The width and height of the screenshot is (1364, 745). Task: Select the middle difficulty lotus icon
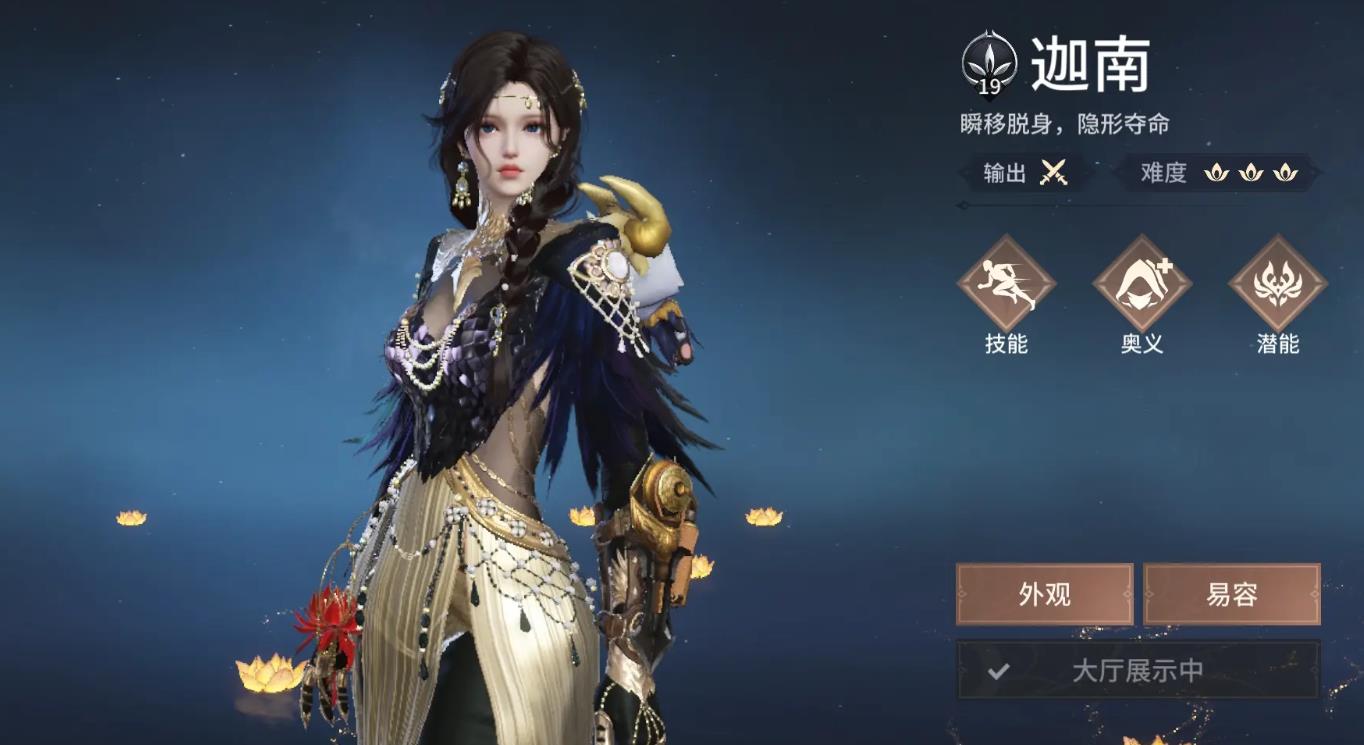pyautogui.click(x=1250, y=172)
